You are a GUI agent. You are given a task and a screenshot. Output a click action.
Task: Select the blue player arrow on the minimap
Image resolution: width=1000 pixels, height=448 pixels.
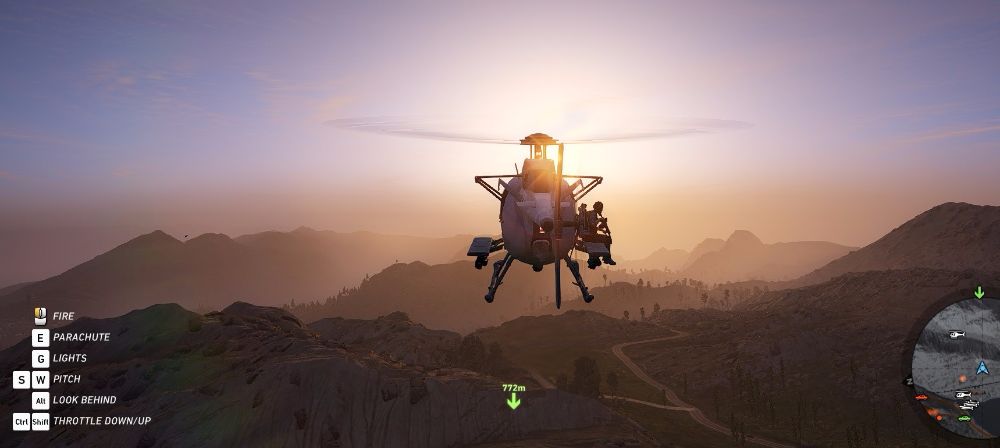(981, 368)
